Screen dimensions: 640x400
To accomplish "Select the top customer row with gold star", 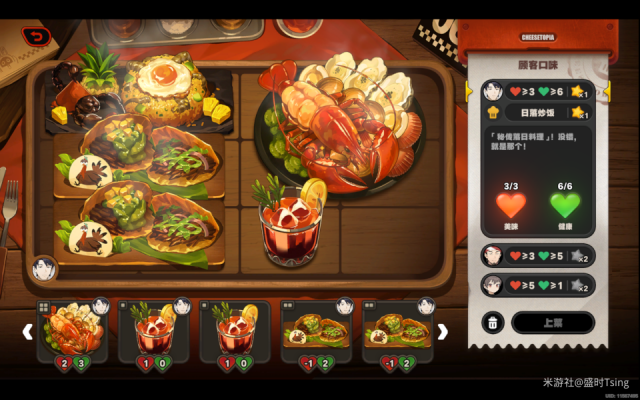I will pos(537,91).
